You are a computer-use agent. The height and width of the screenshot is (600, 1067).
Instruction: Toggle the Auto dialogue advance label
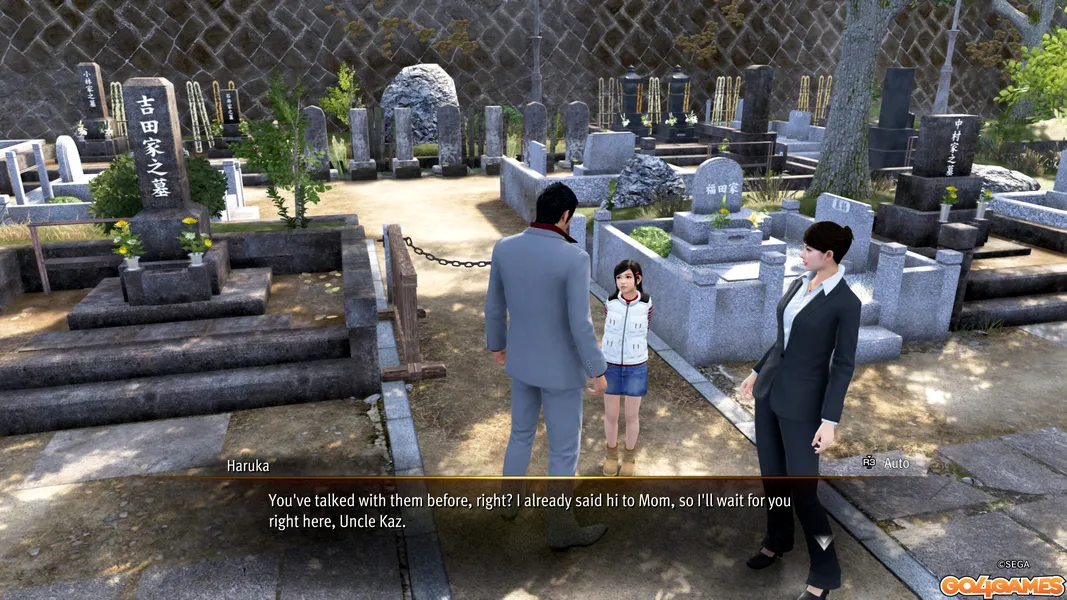[895, 463]
